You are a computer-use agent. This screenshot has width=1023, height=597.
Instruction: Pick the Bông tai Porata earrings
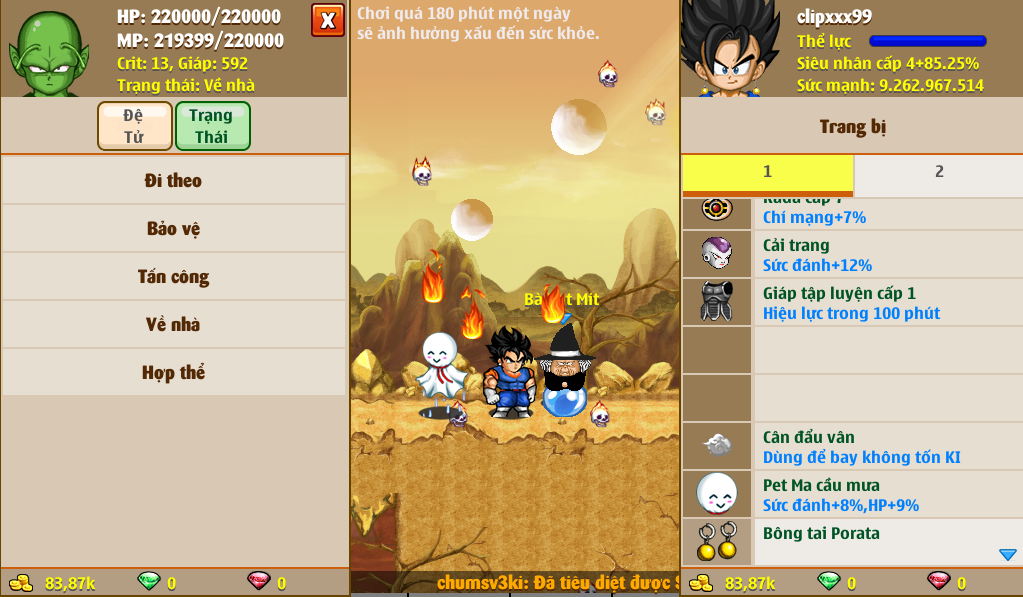[x=852, y=541]
